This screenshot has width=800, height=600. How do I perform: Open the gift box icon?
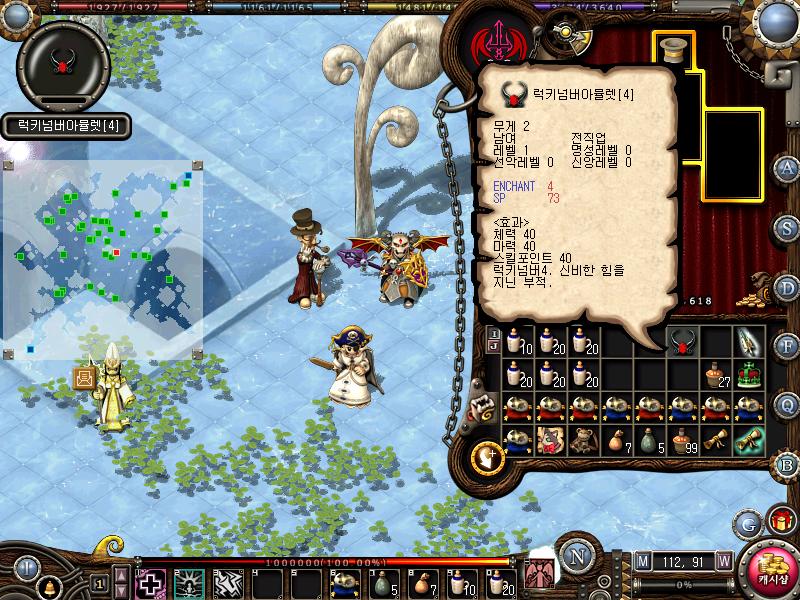click(780, 520)
